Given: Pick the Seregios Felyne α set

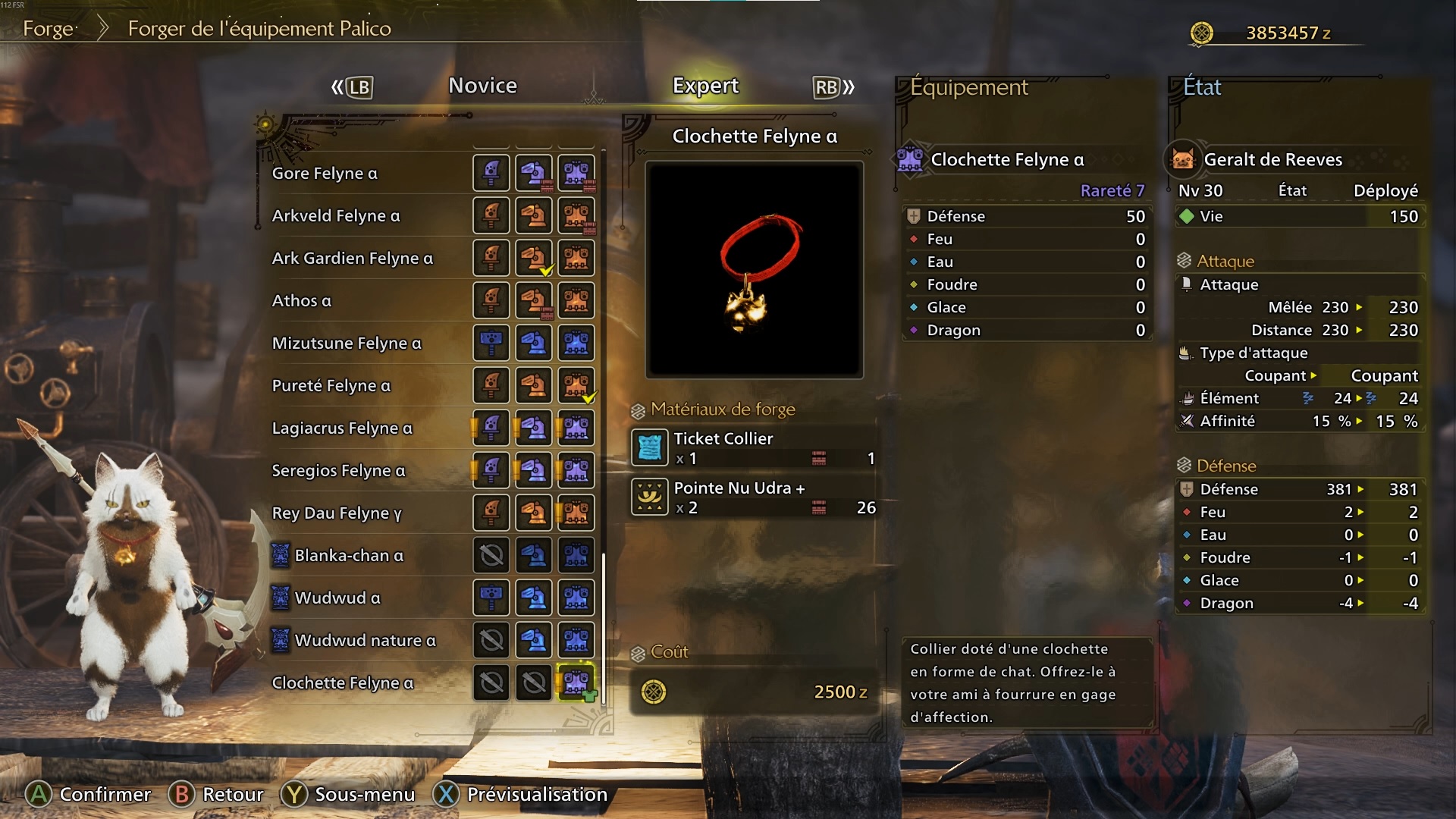Looking at the screenshot, I should (338, 471).
